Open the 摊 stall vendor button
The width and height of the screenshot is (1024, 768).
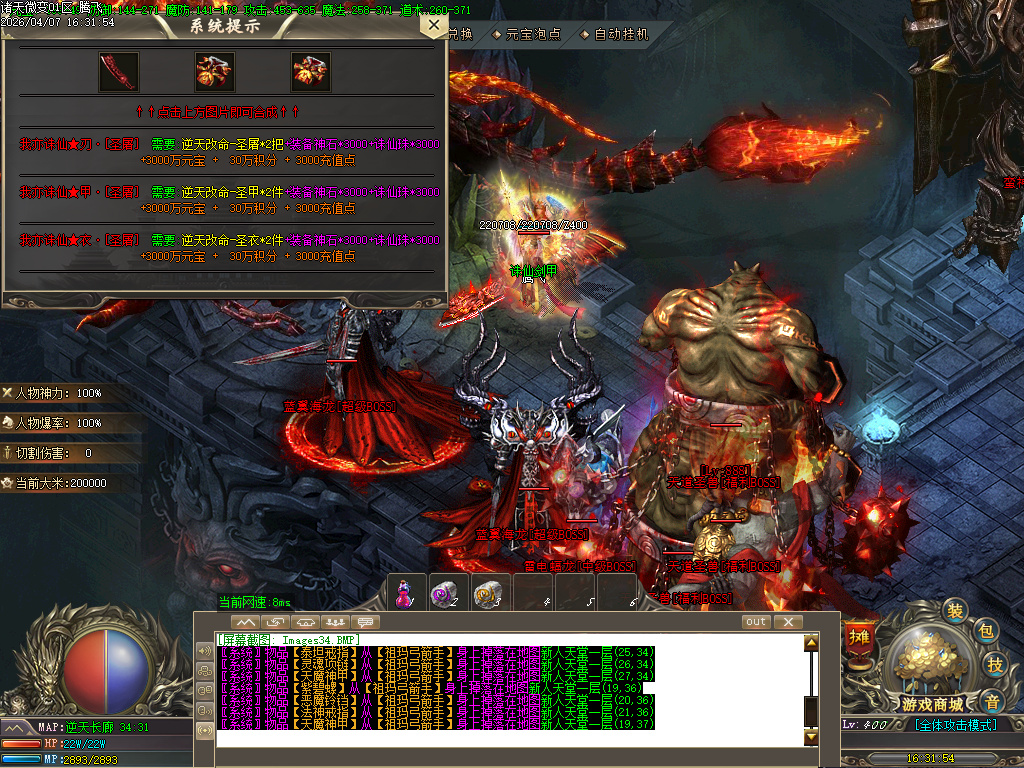(x=859, y=636)
